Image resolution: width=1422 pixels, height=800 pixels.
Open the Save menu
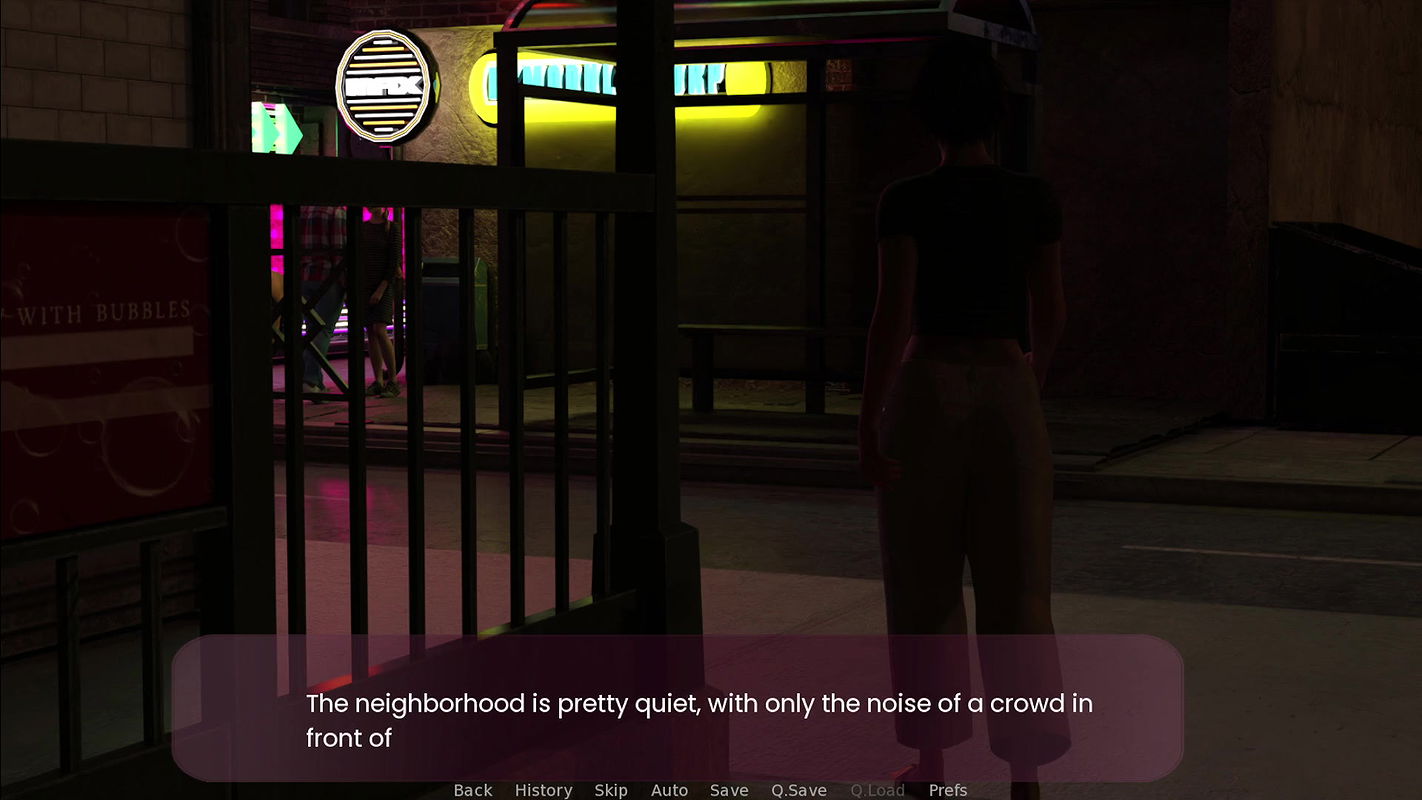pos(729,790)
